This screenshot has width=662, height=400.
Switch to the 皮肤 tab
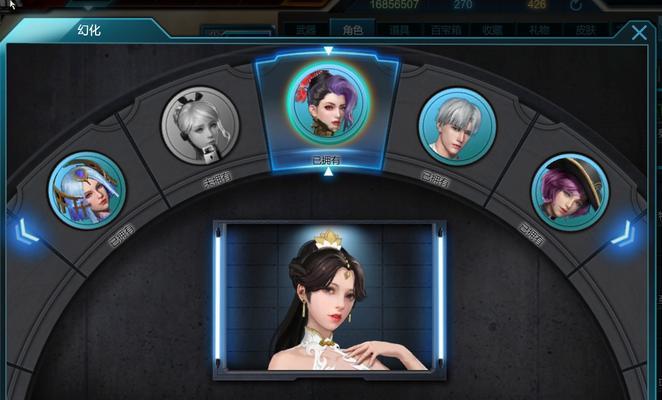tap(585, 30)
